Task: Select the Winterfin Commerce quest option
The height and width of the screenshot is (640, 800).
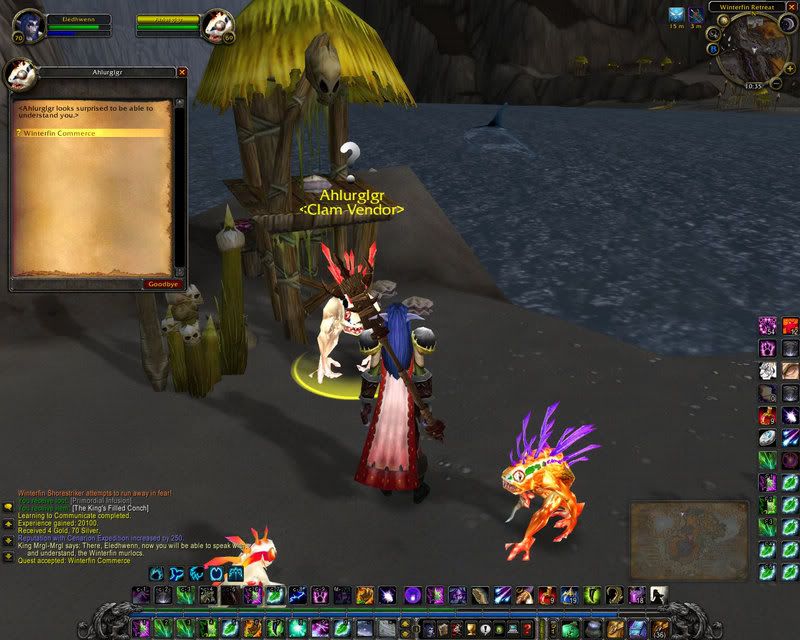Action: click(x=60, y=133)
